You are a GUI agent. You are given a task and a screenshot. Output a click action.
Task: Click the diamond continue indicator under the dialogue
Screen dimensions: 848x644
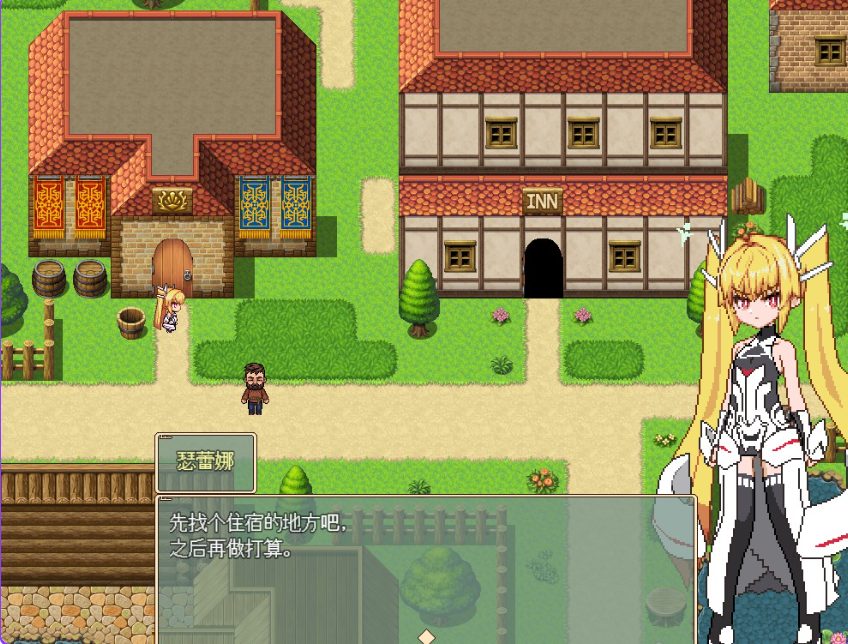tap(426, 636)
